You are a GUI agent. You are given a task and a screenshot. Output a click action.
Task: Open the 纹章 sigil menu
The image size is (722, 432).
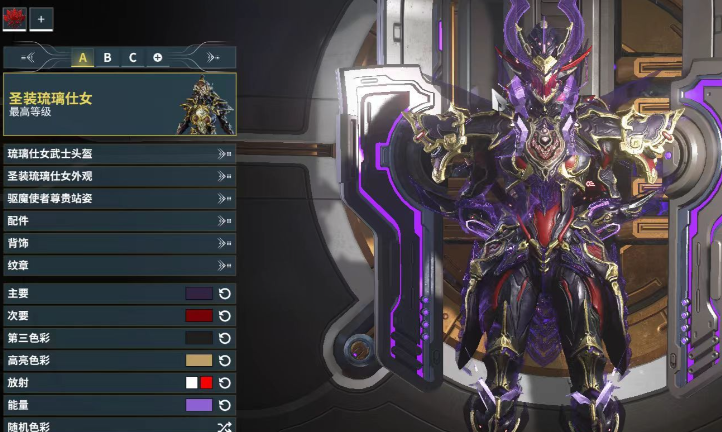point(119,265)
